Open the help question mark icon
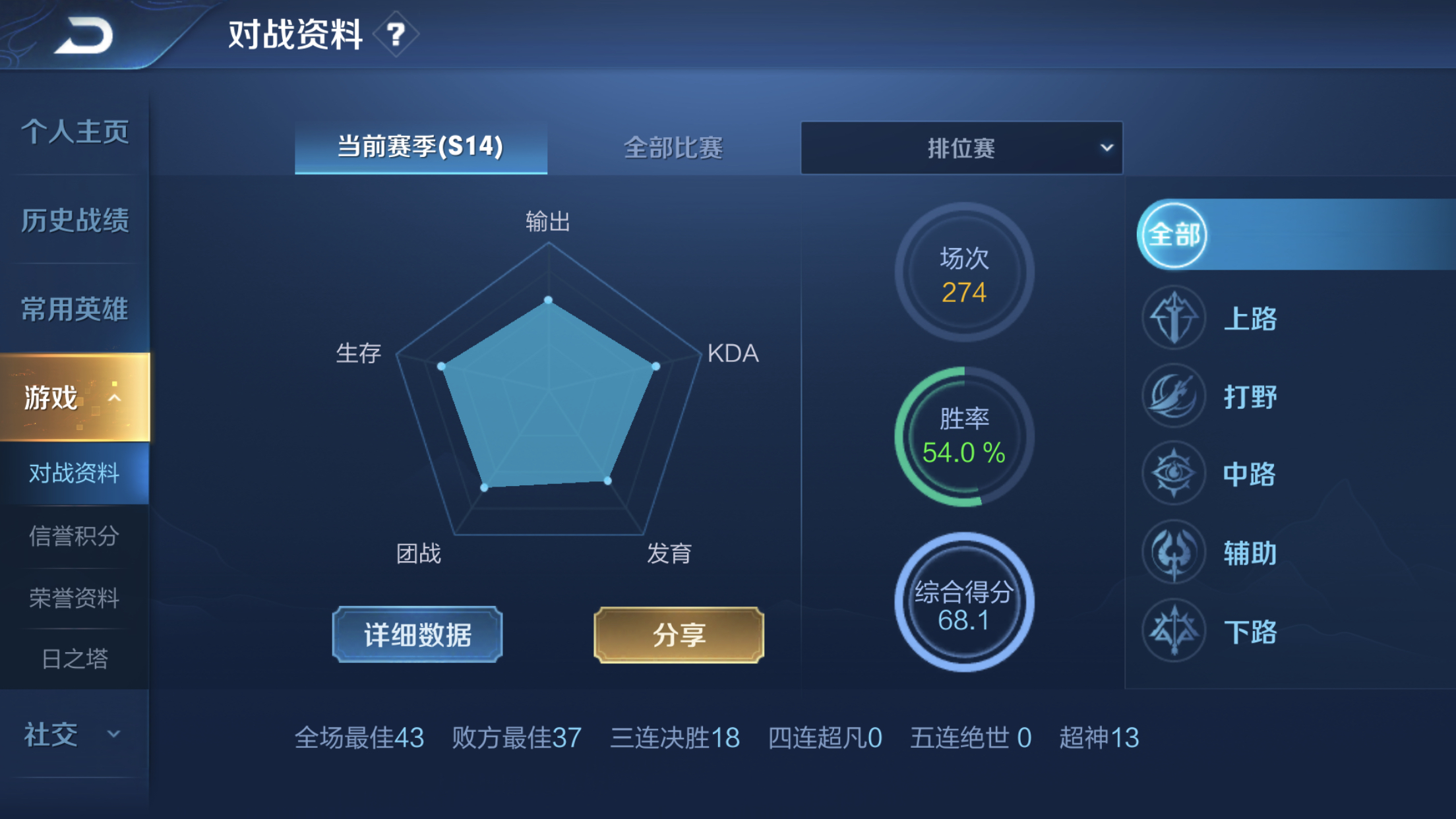 tap(396, 36)
